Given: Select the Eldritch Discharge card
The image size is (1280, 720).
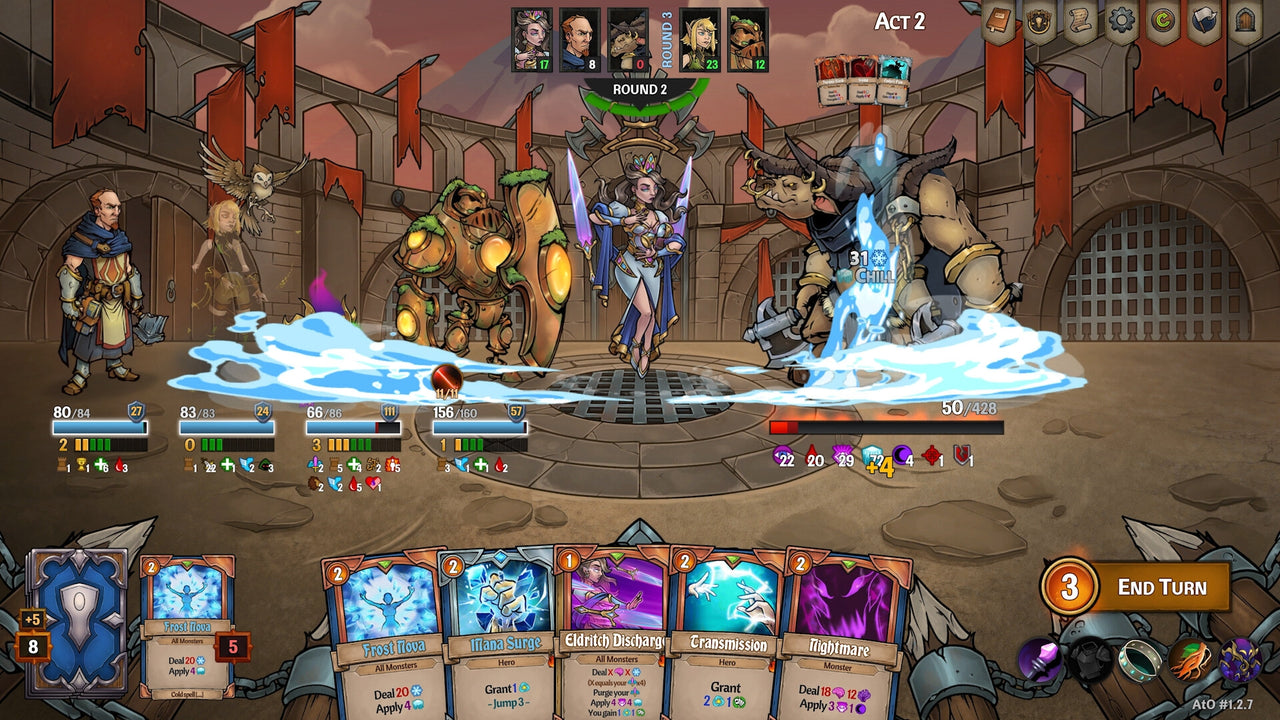Looking at the screenshot, I should [x=614, y=630].
